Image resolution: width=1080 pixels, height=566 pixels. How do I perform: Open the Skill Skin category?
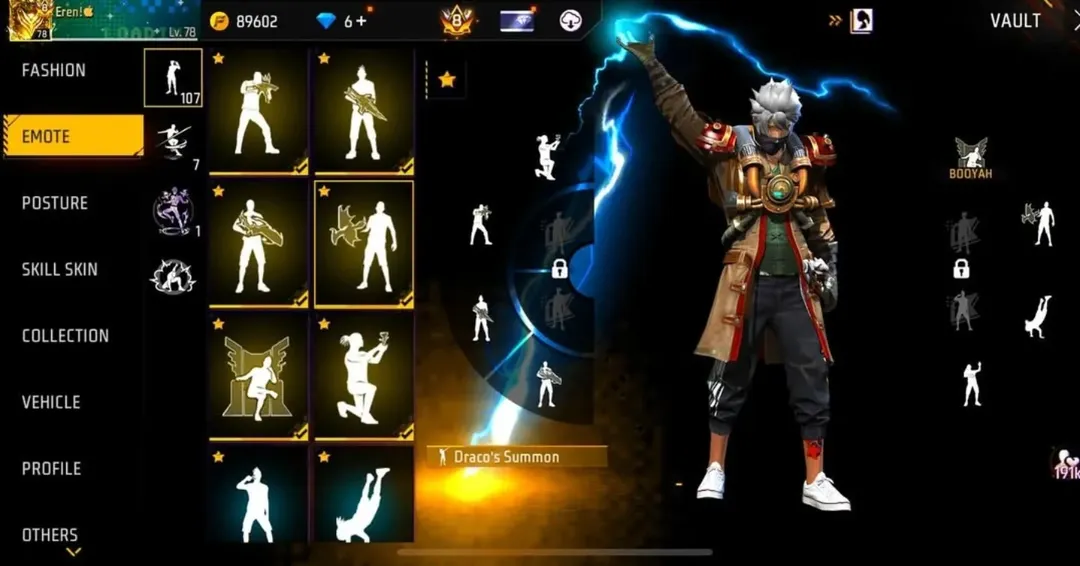pyautogui.click(x=60, y=269)
